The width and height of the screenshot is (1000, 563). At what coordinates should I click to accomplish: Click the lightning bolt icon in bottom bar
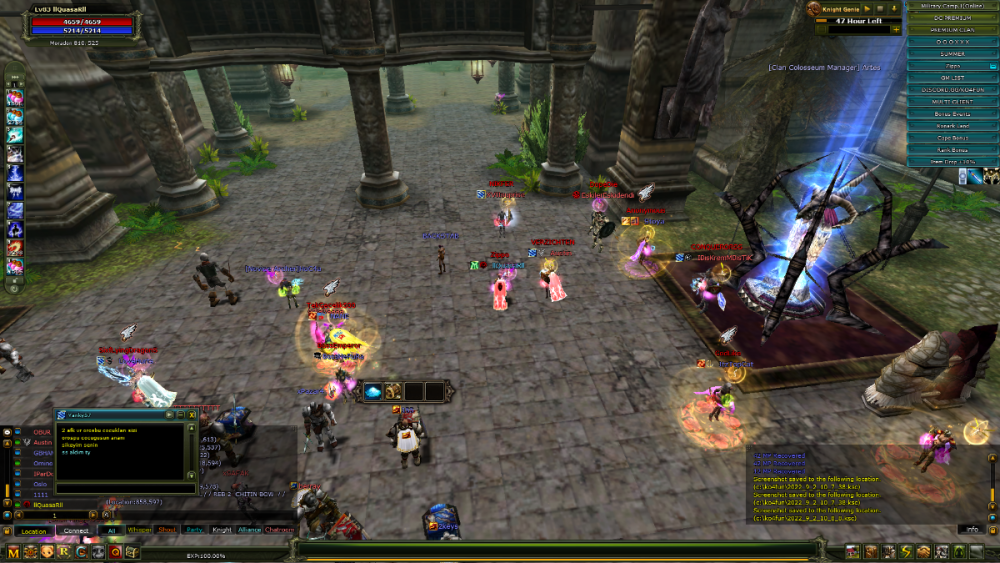905,551
